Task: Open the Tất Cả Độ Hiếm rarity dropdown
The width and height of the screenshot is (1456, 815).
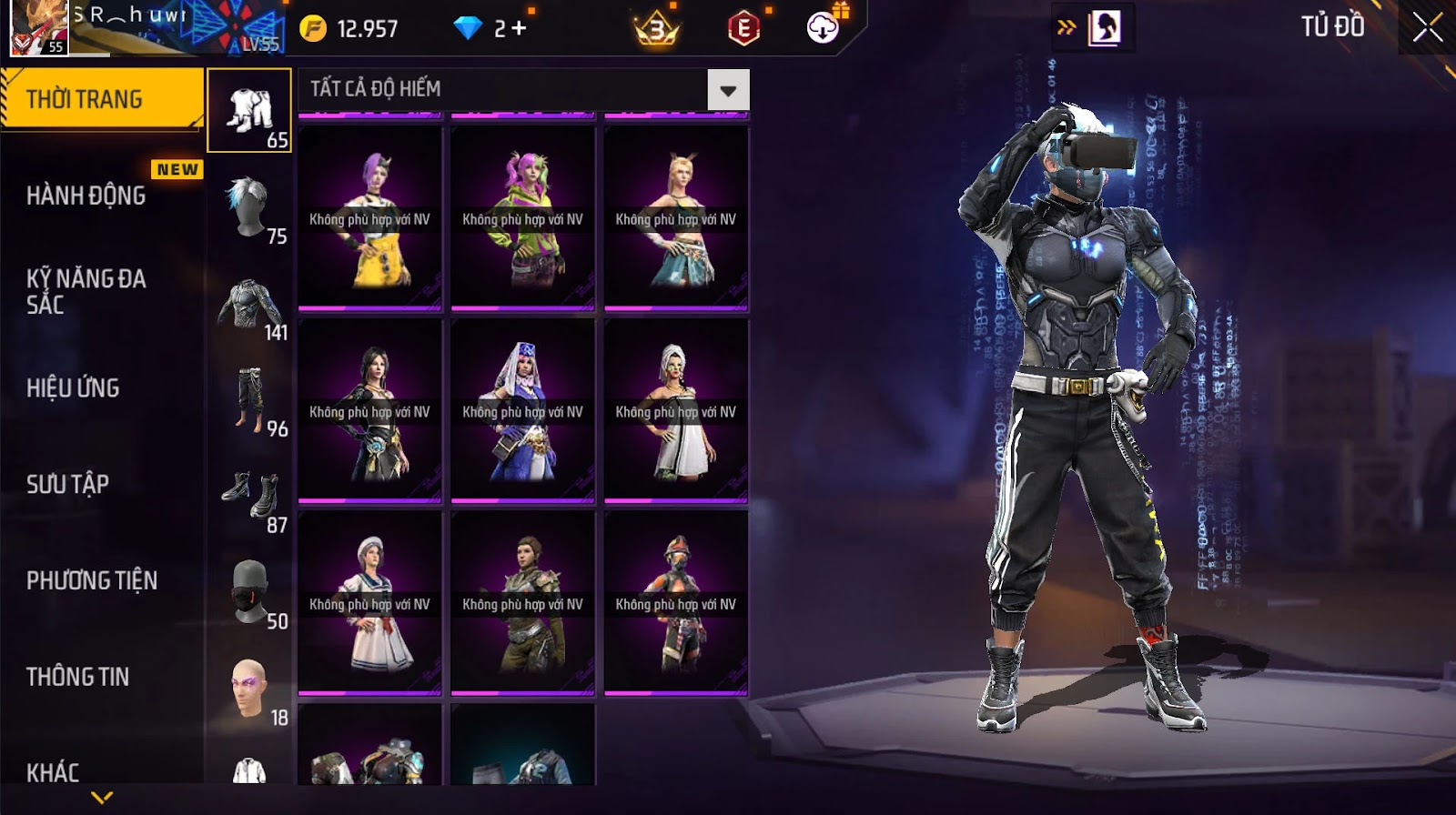Action: point(727,90)
